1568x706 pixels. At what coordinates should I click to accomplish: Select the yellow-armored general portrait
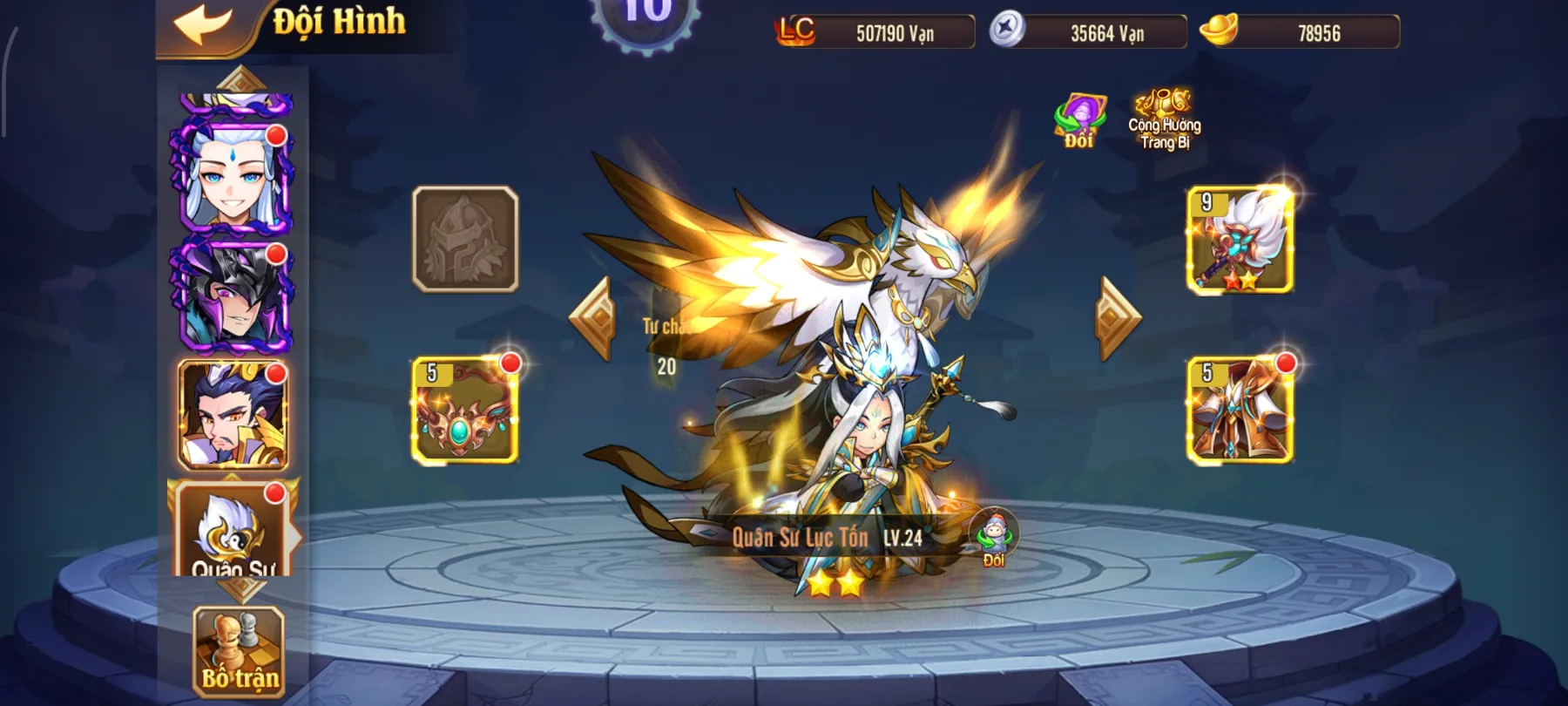229,417
